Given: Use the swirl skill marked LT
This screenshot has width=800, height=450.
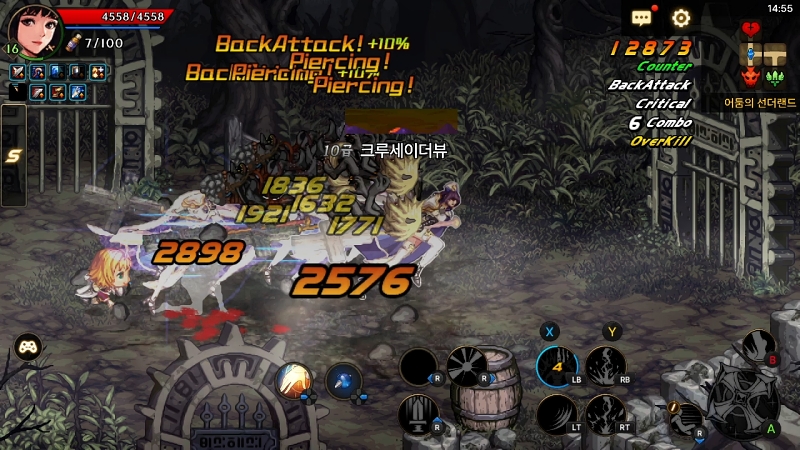Looking at the screenshot, I should pos(556,414).
